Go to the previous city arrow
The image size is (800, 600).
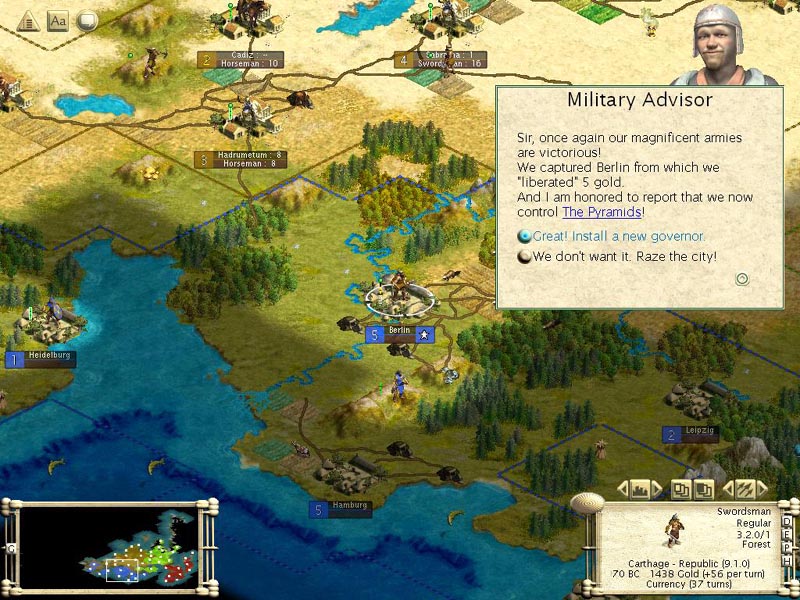coord(622,489)
